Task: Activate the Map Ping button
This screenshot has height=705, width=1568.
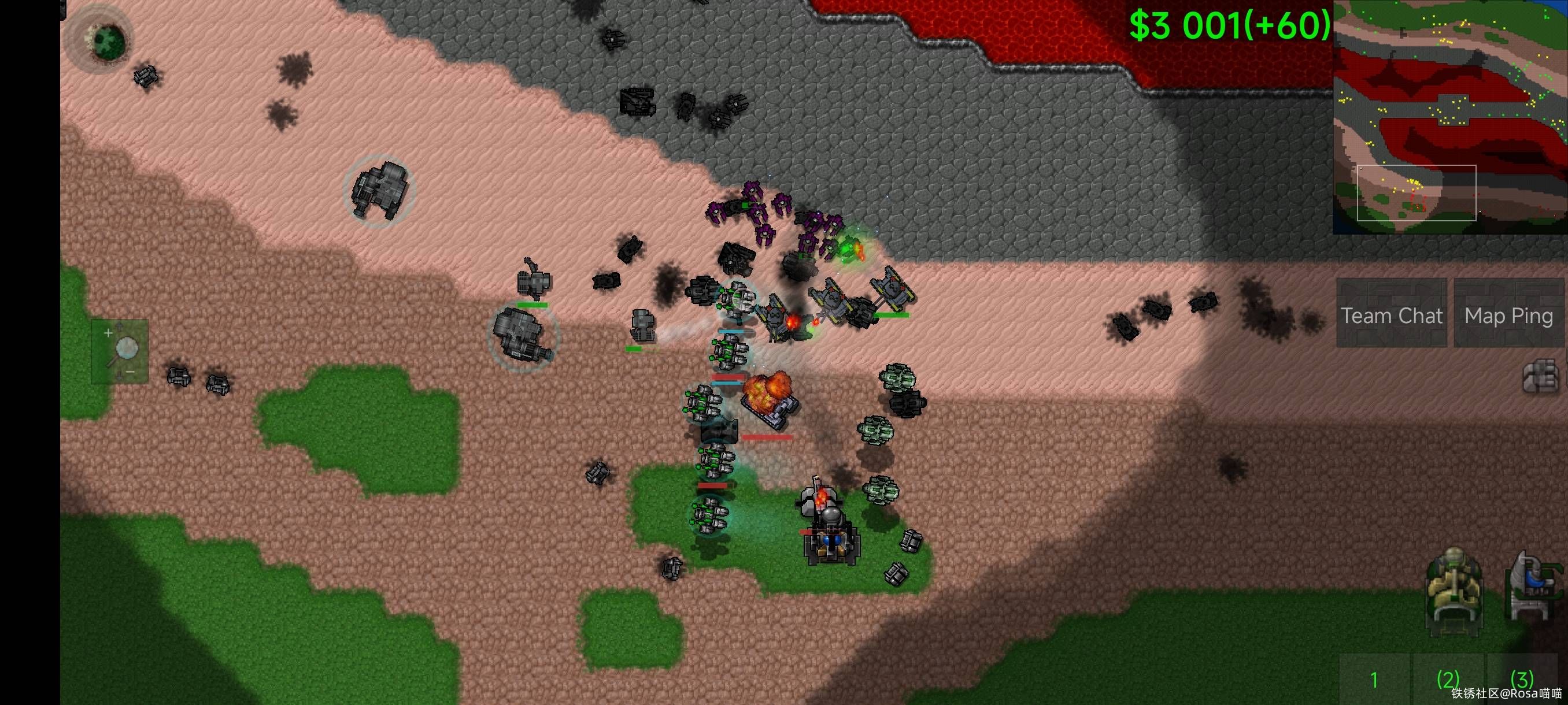Action: coord(1508,314)
